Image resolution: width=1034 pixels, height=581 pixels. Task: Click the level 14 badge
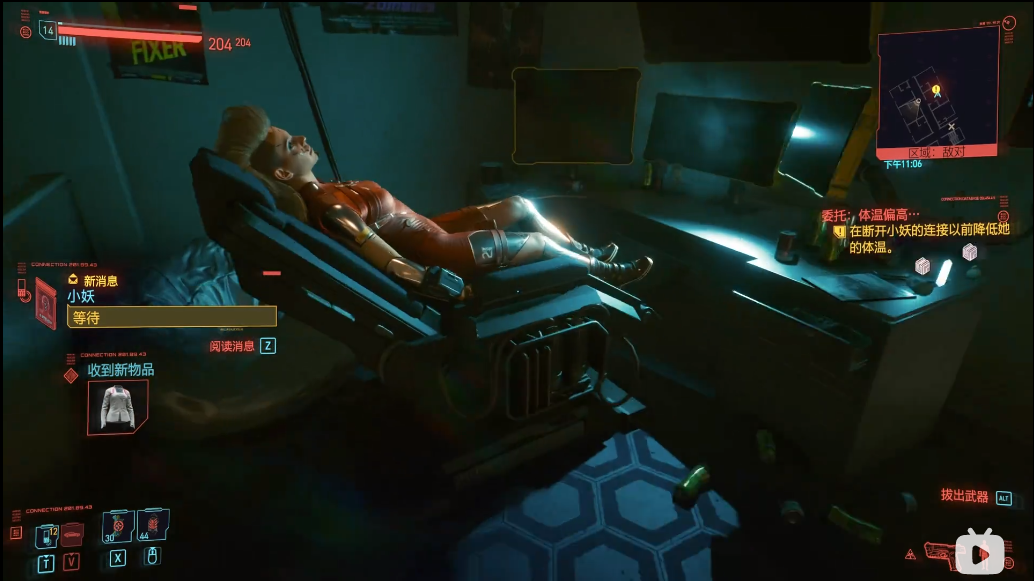coord(48,30)
